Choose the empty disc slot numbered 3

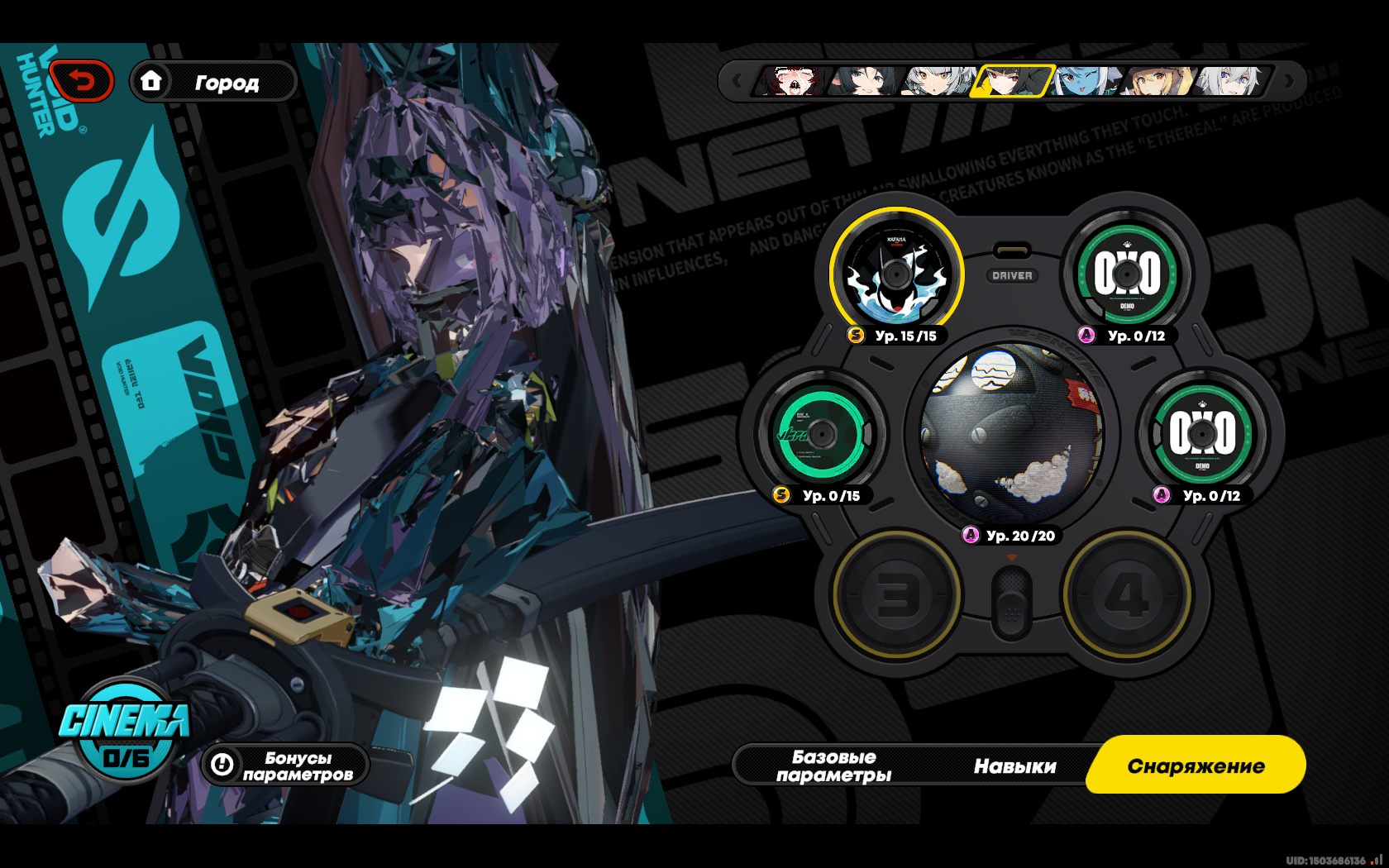coord(896,594)
